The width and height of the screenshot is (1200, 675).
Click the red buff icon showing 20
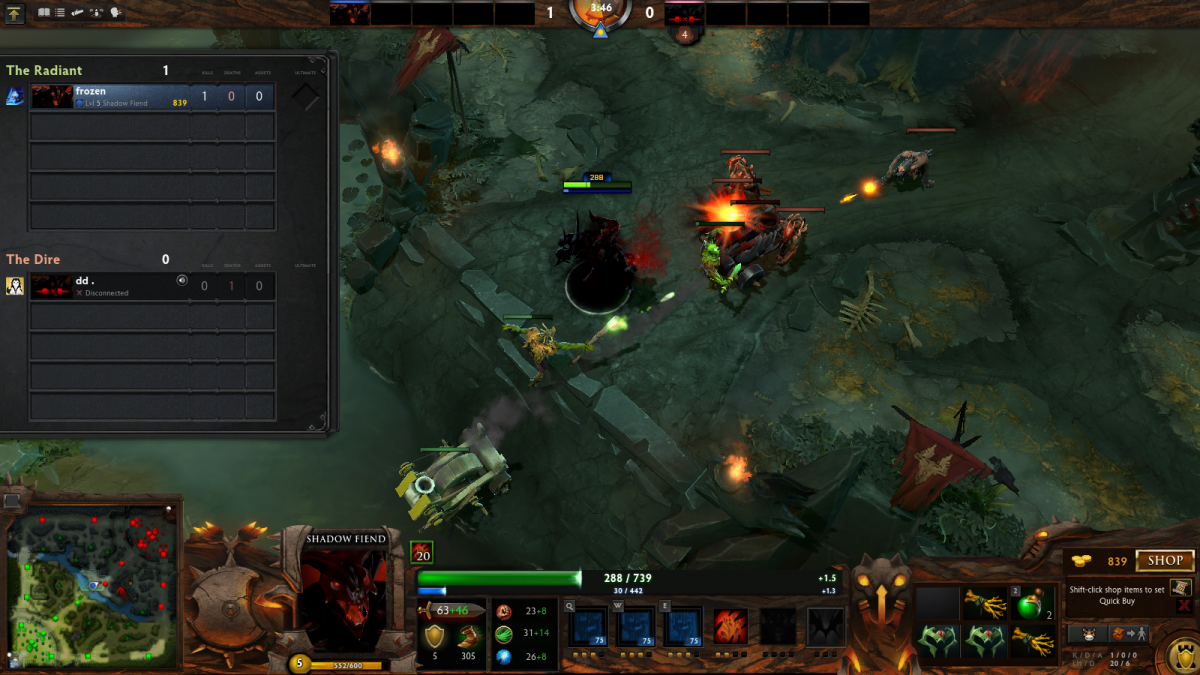point(422,552)
